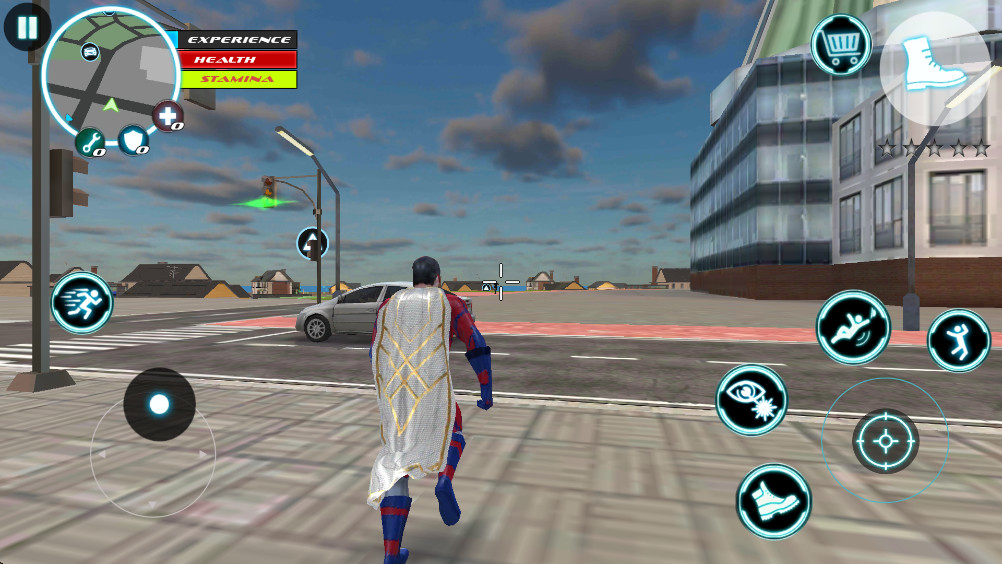Tap the crosshair aim button
The image size is (1002, 564).
[x=885, y=441]
